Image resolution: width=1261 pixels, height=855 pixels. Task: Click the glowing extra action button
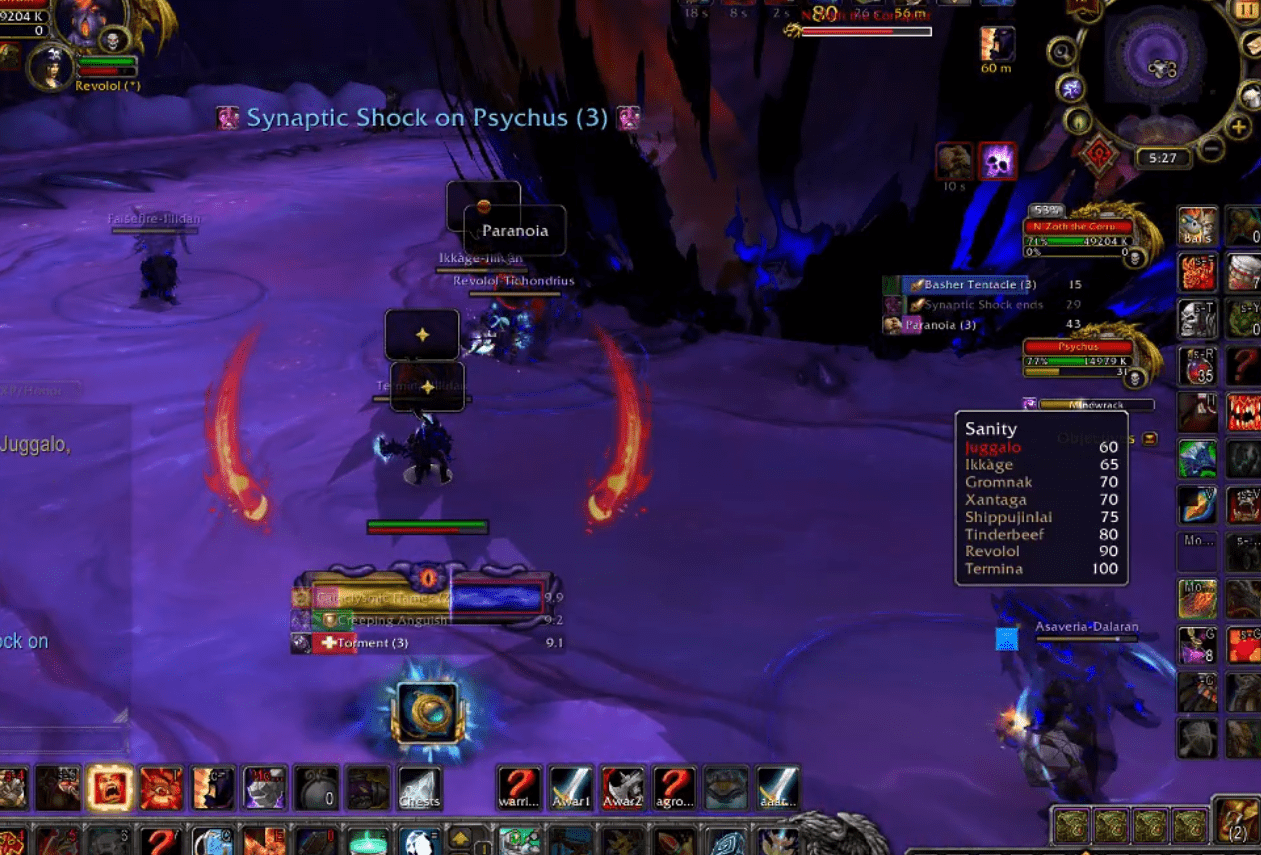tap(427, 713)
